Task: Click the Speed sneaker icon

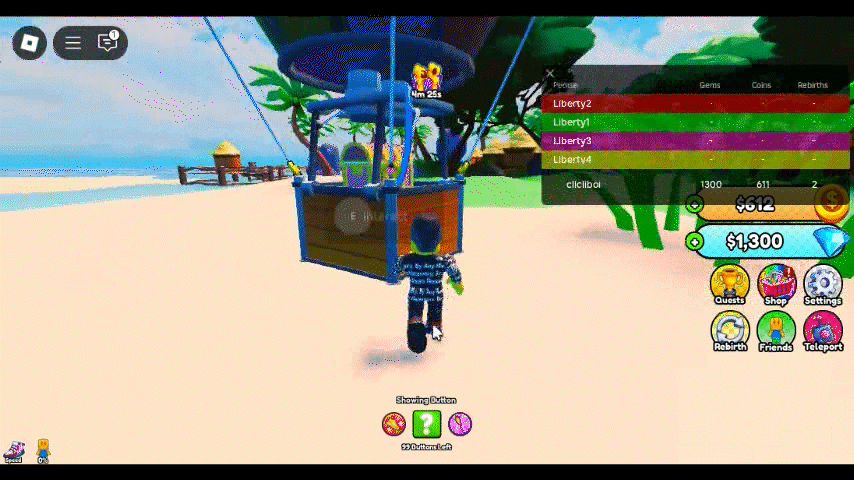Action: click(14, 451)
